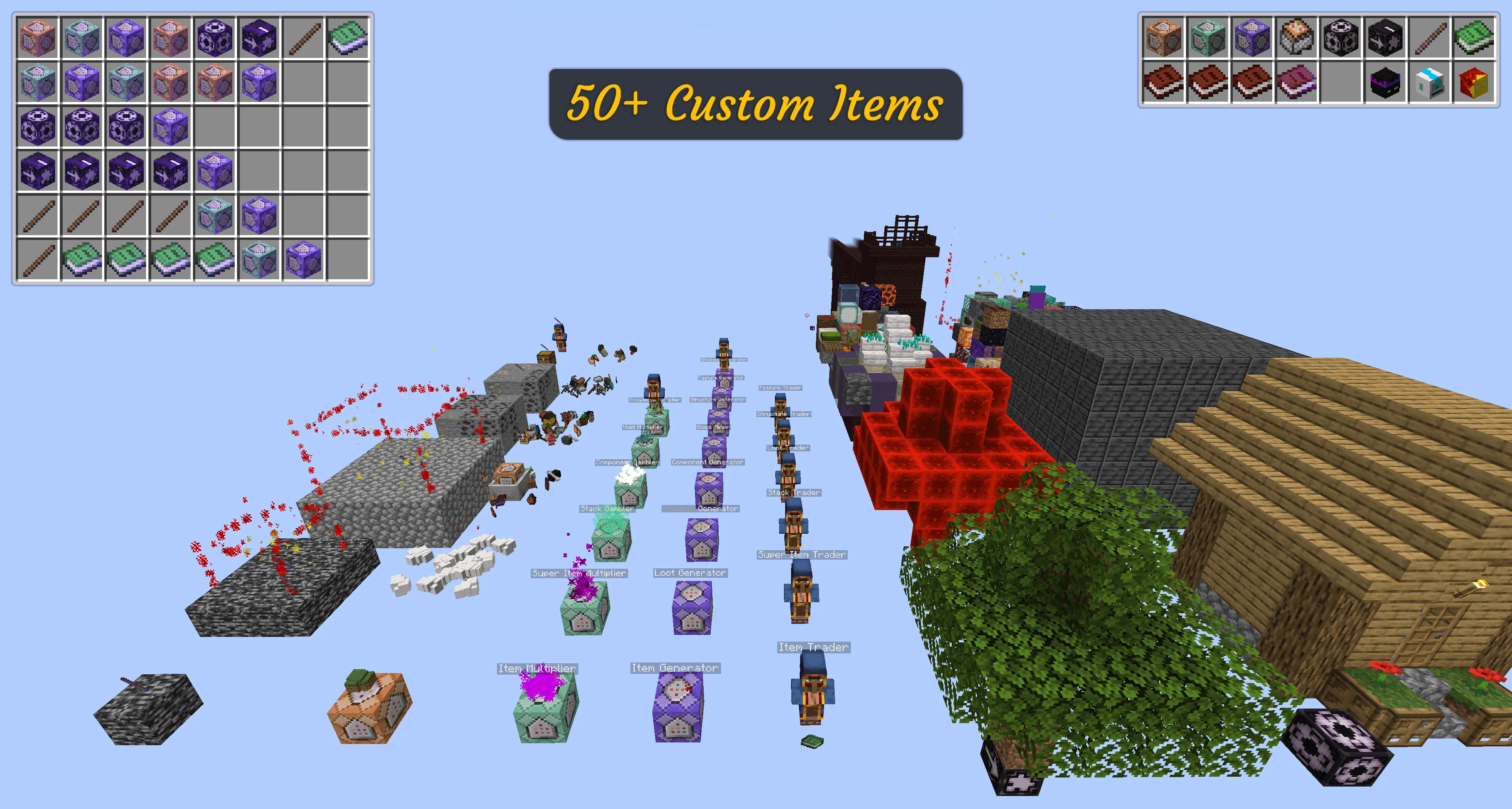The height and width of the screenshot is (809, 1512).
Task: Click the Super Item Trader nameplate
Action: 802,554
